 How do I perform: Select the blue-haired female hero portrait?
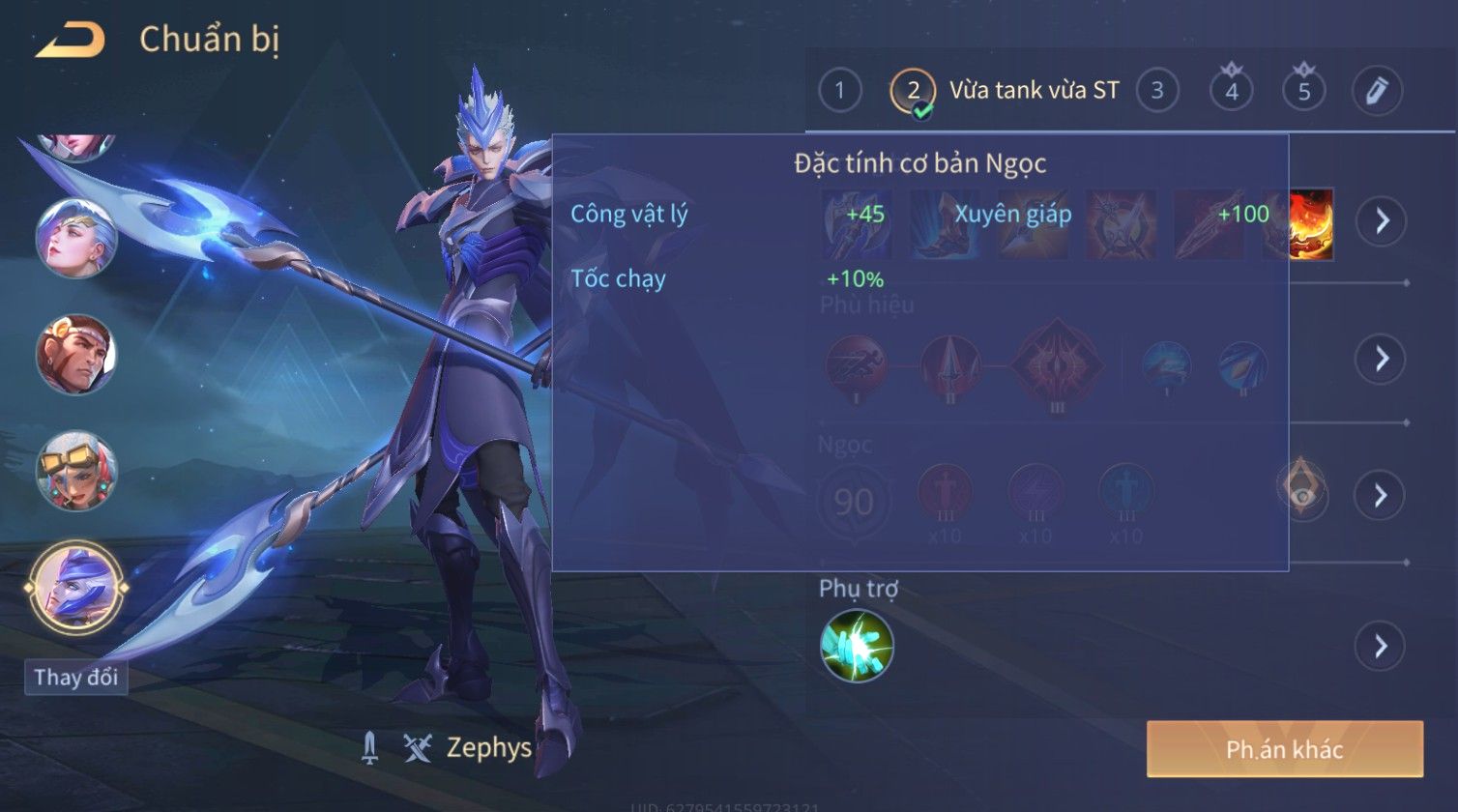pos(75,238)
